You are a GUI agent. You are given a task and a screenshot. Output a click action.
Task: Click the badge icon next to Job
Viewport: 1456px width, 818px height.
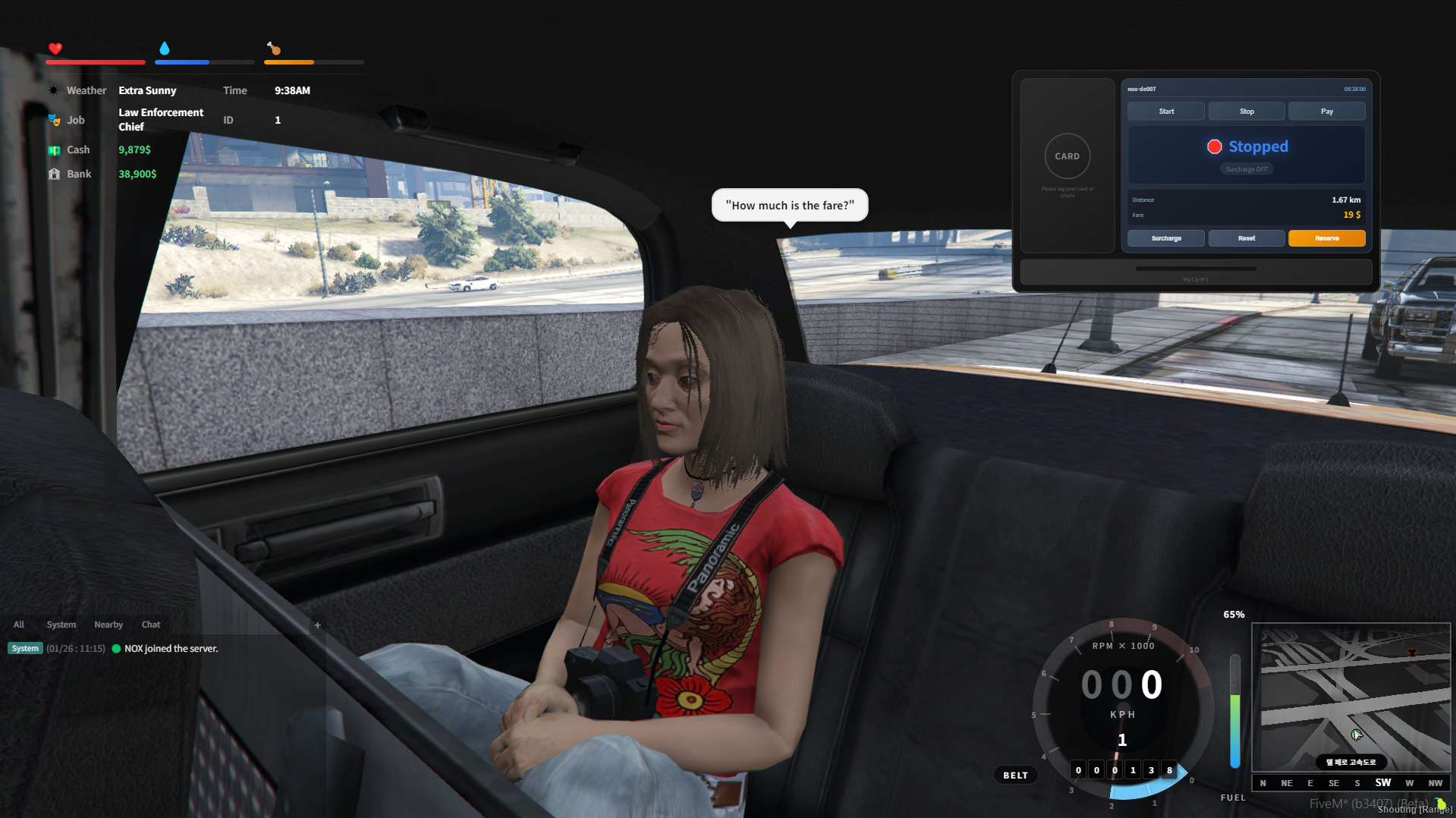[54, 119]
